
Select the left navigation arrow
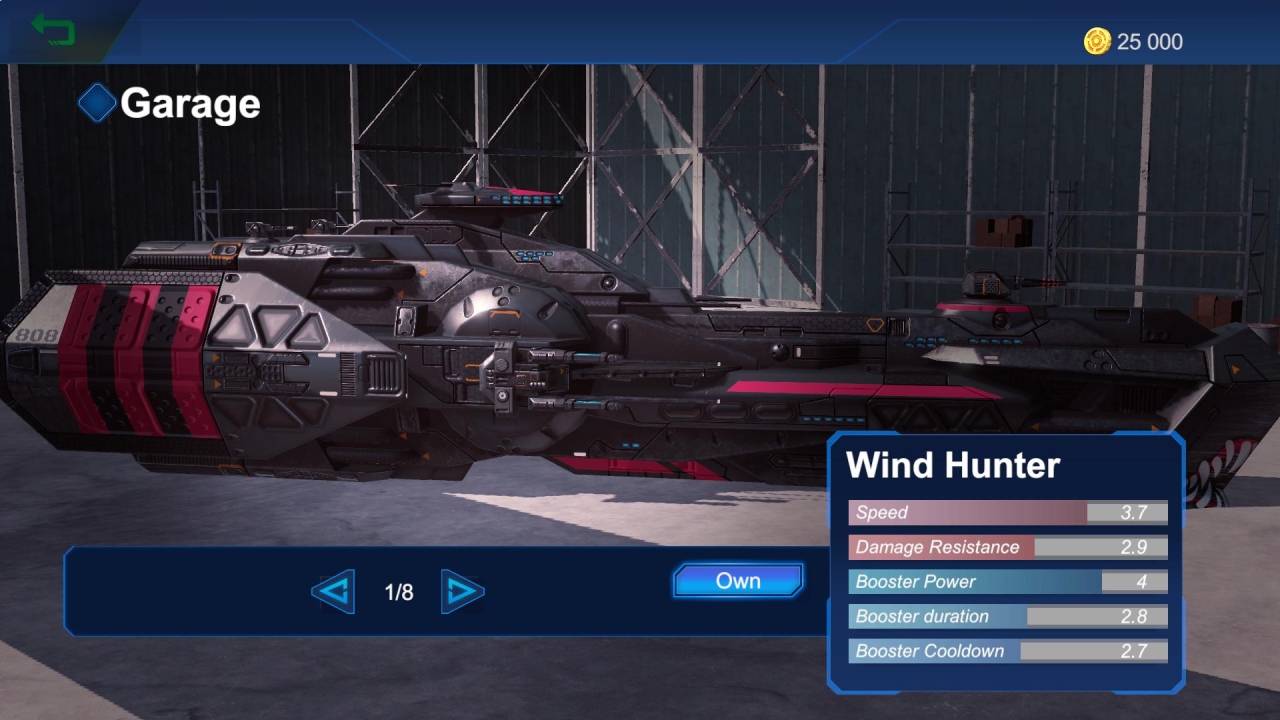(x=333, y=592)
